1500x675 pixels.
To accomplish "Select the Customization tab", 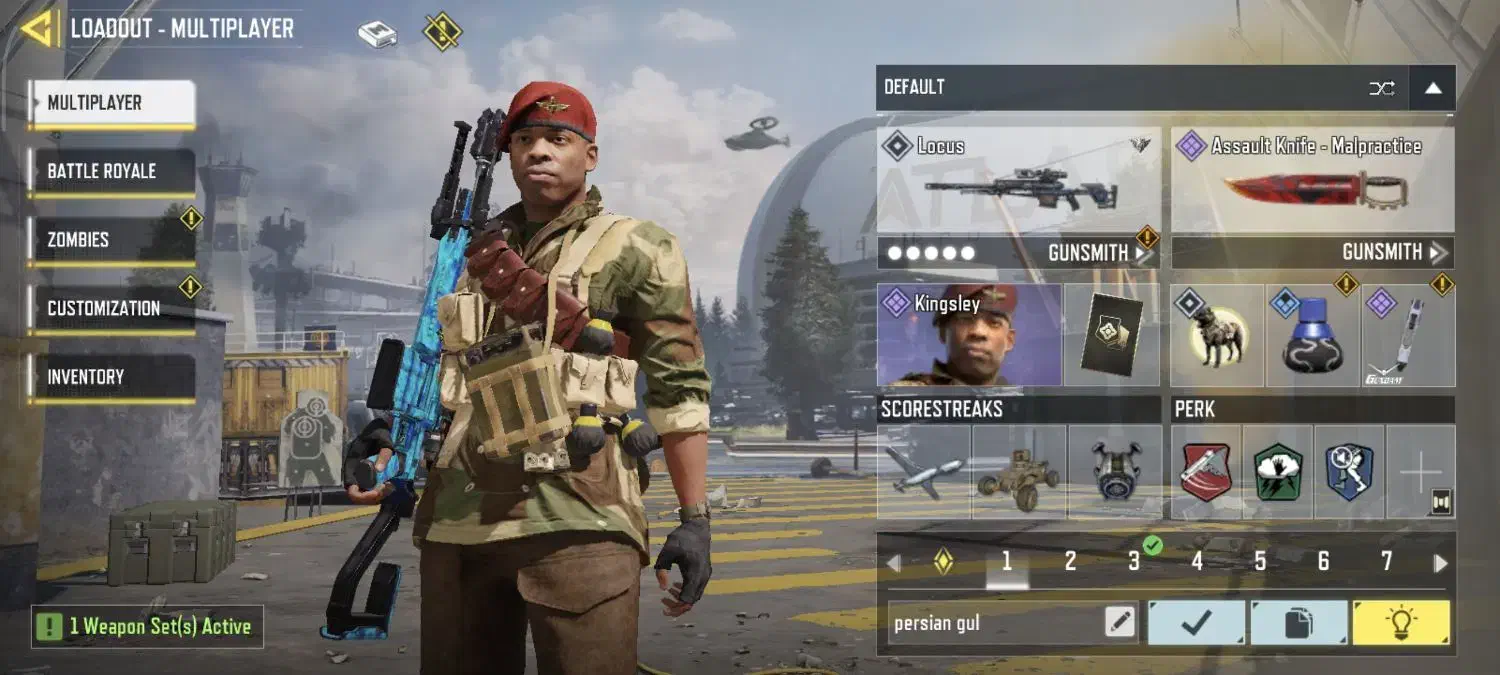I will [111, 308].
